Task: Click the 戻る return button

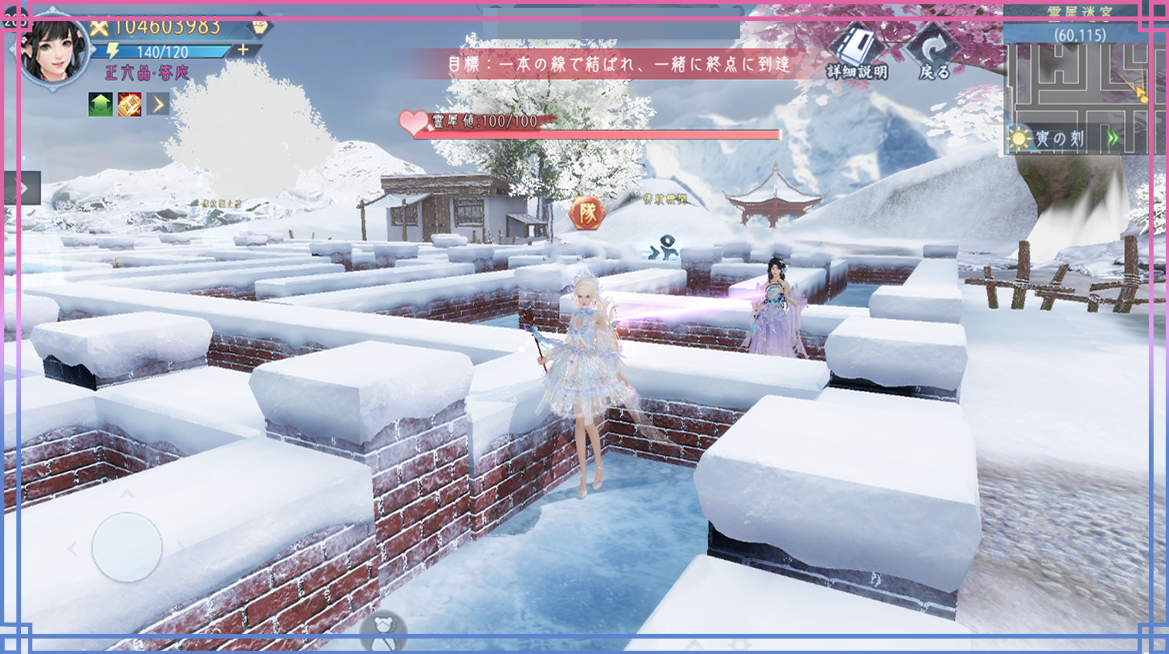Action: click(x=934, y=52)
